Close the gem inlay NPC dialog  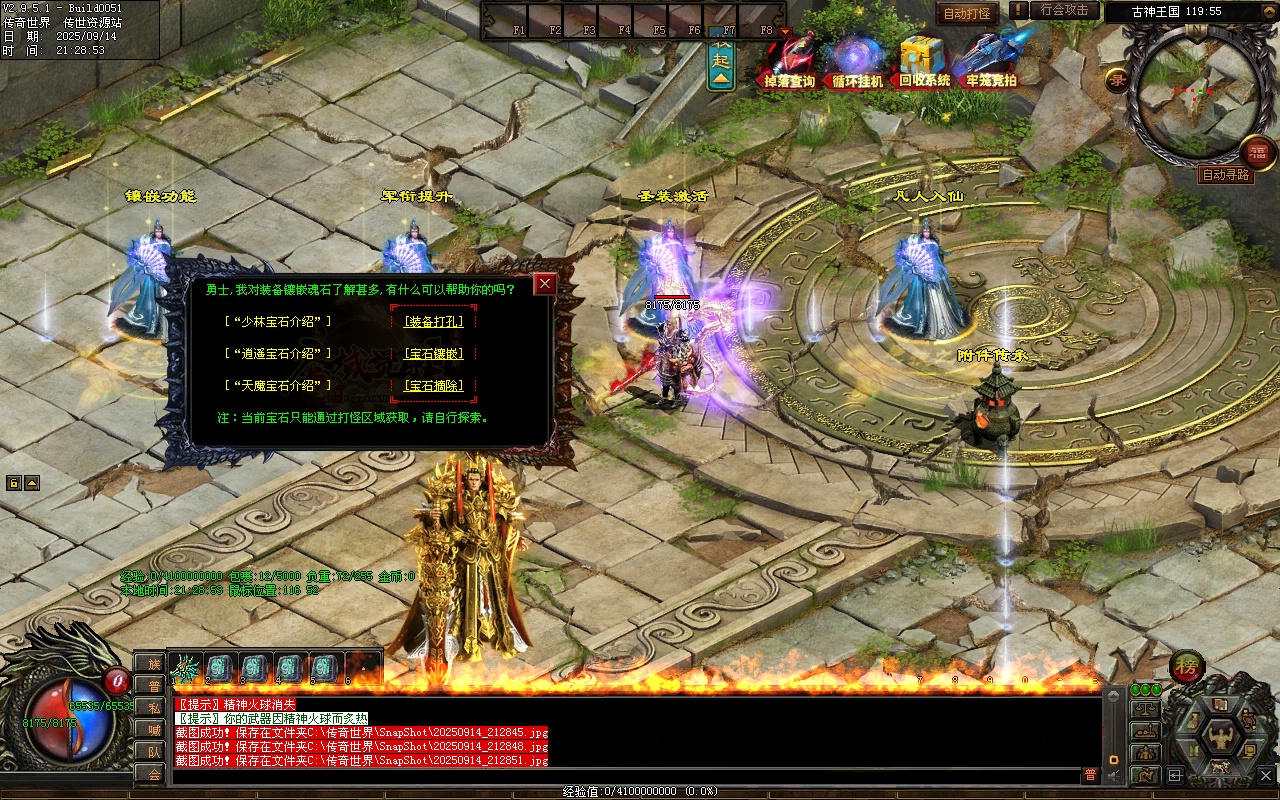pyautogui.click(x=545, y=284)
